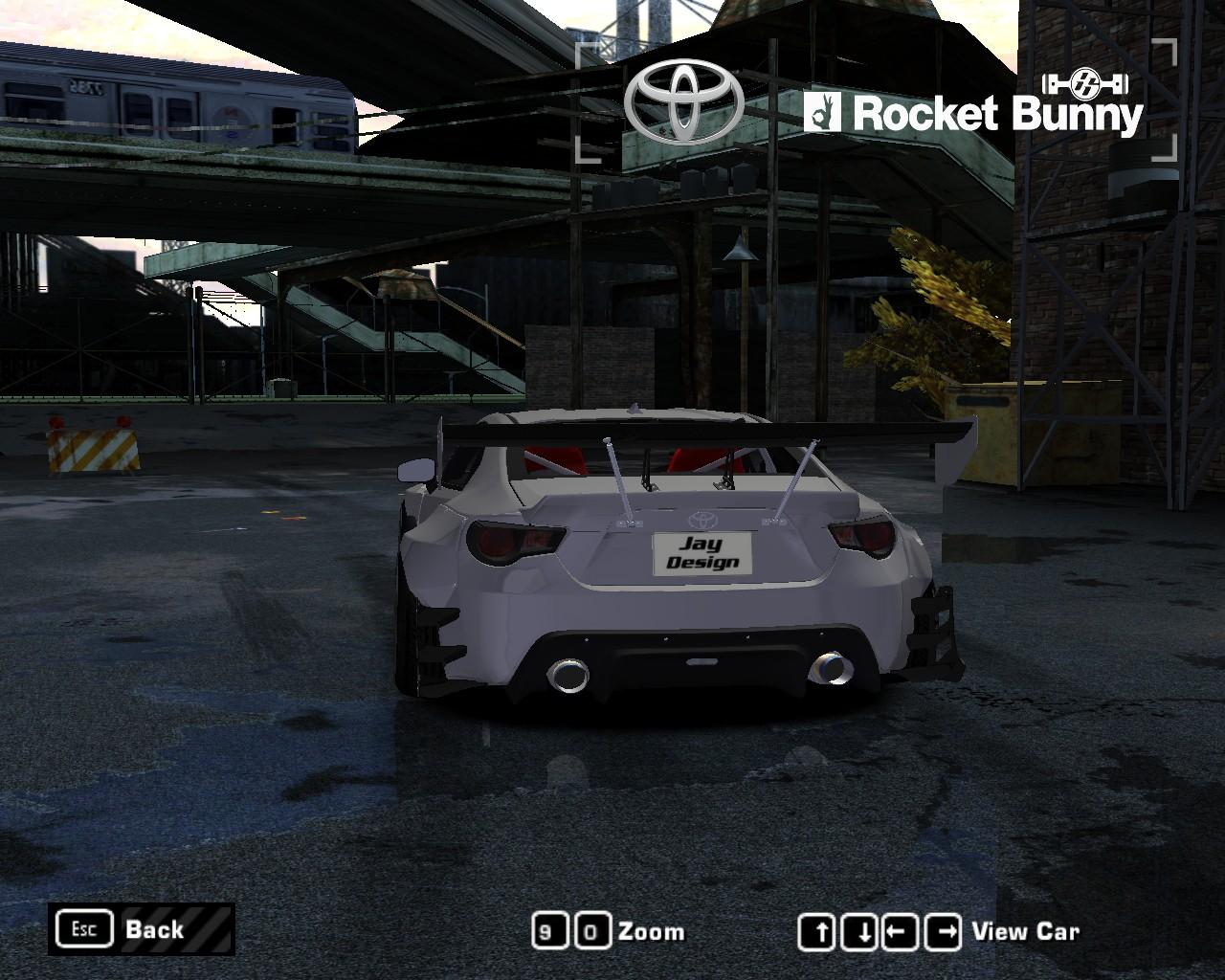
Task: Go back using the Back button
Action: point(142,928)
